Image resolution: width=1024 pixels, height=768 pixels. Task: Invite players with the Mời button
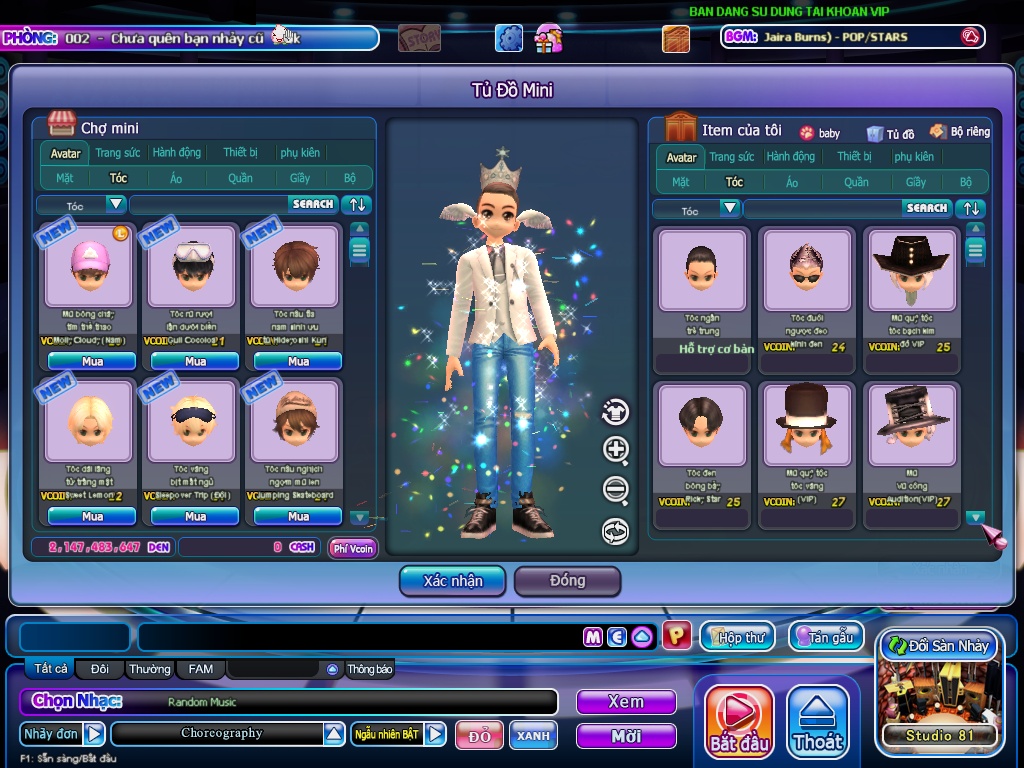click(x=626, y=736)
